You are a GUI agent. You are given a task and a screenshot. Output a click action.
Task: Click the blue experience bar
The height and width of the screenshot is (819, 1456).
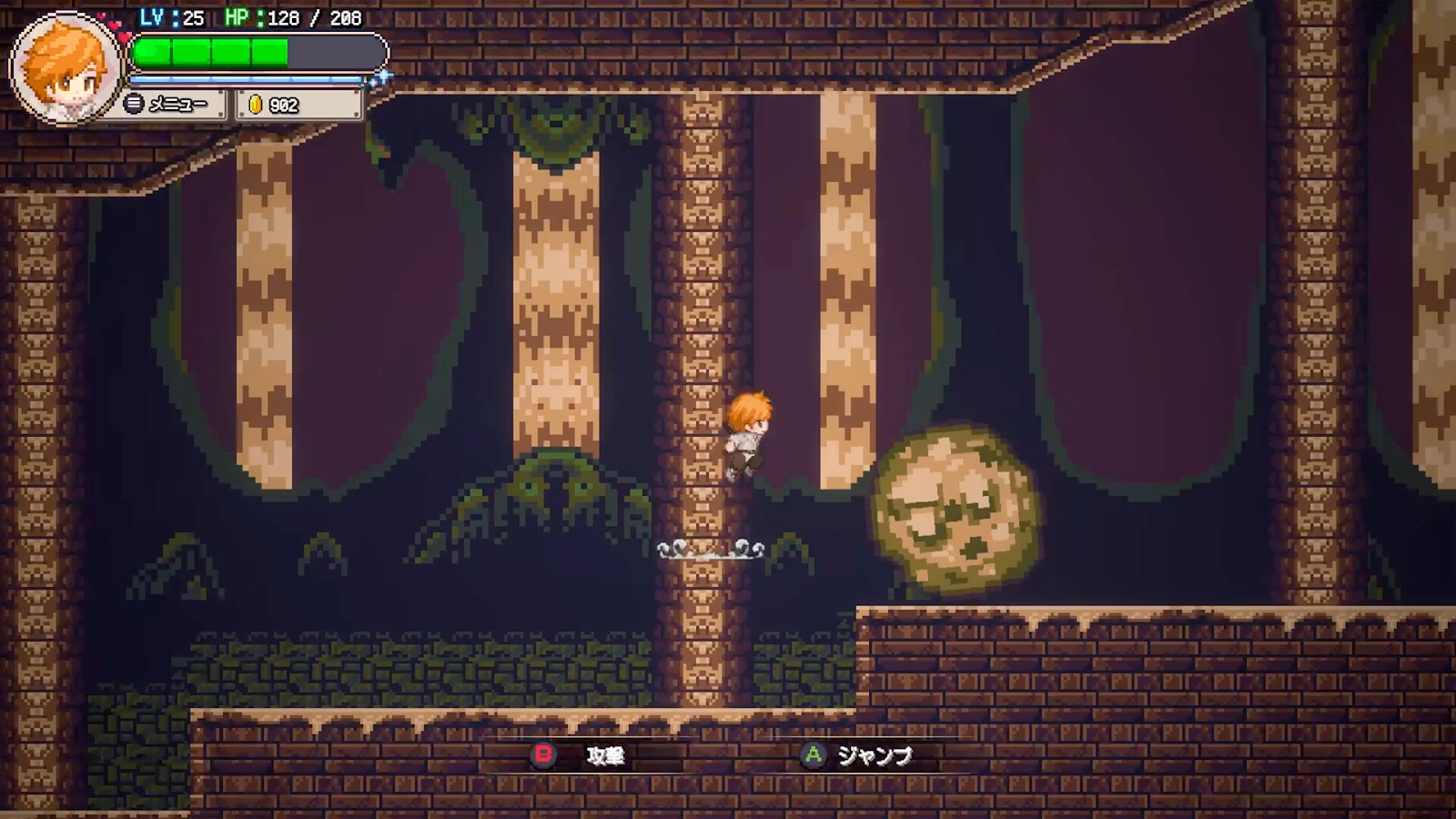(x=246, y=79)
